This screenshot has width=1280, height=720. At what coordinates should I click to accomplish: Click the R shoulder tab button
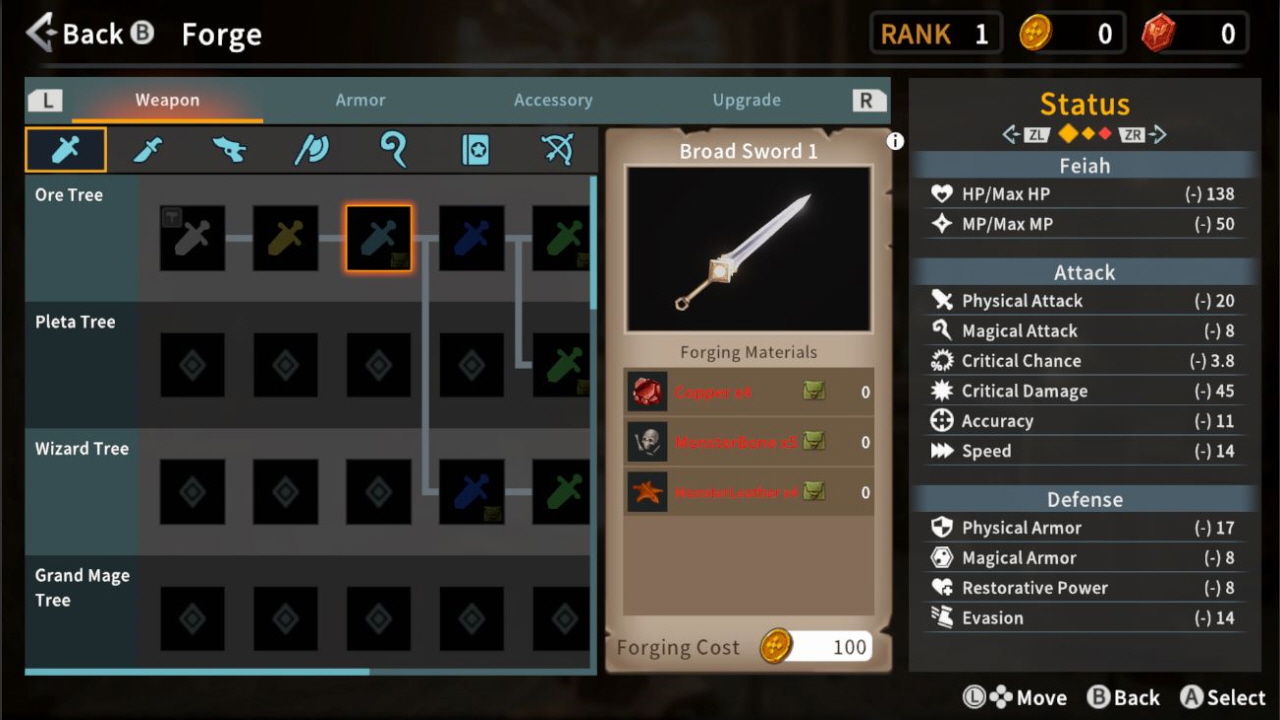[x=868, y=100]
